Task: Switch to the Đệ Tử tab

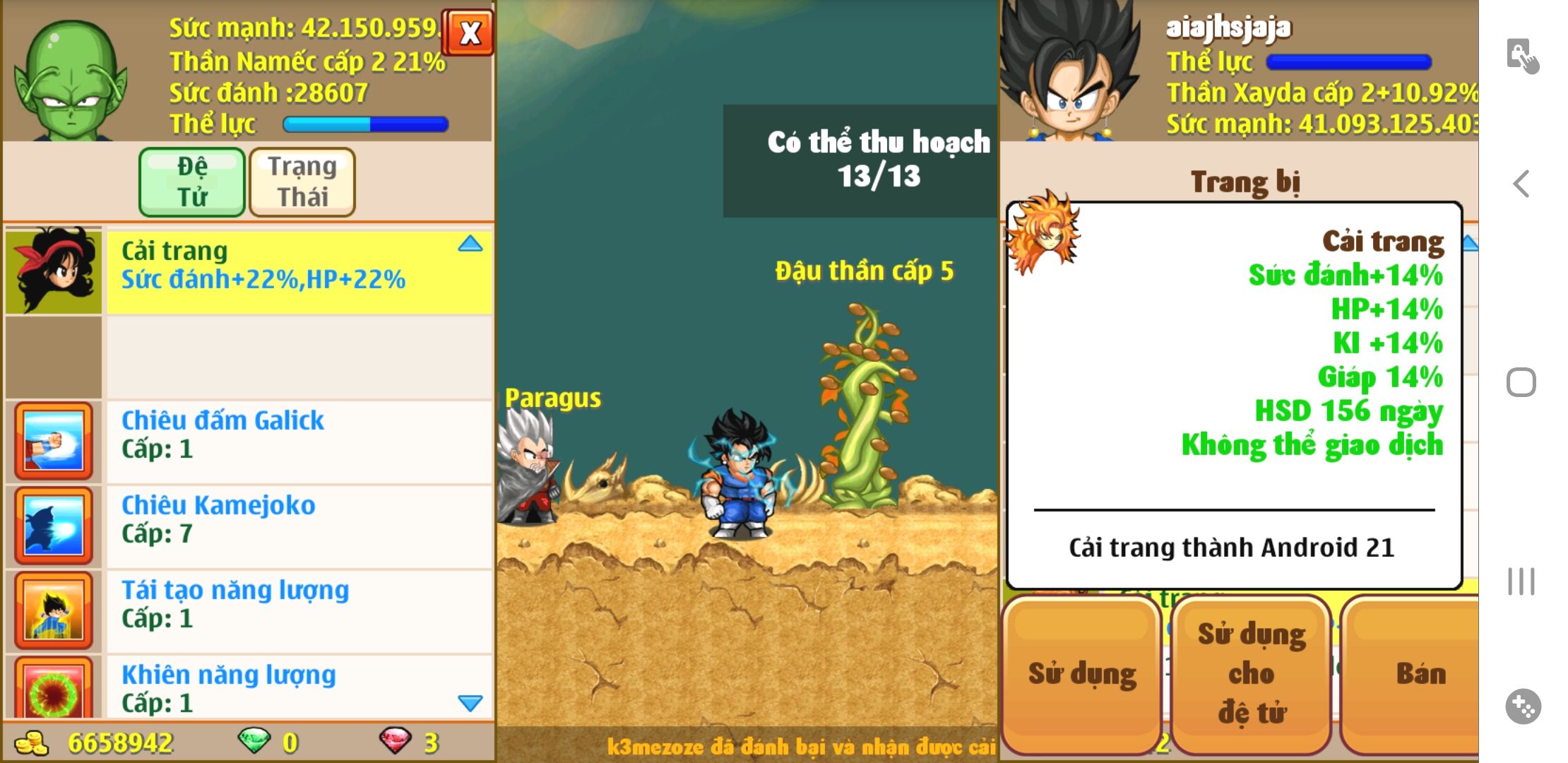Action: [192, 182]
